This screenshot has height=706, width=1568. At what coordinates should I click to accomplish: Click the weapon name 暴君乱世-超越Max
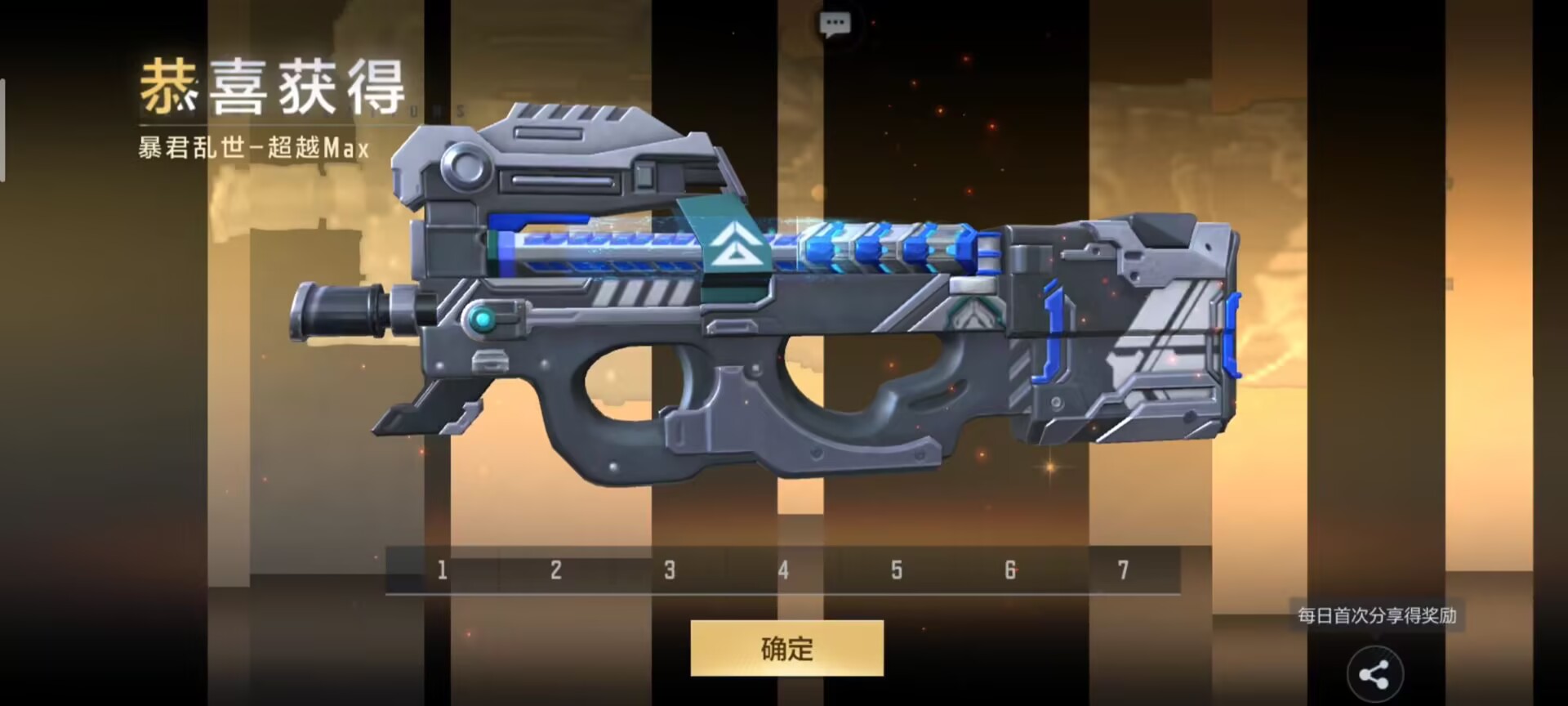point(253,149)
